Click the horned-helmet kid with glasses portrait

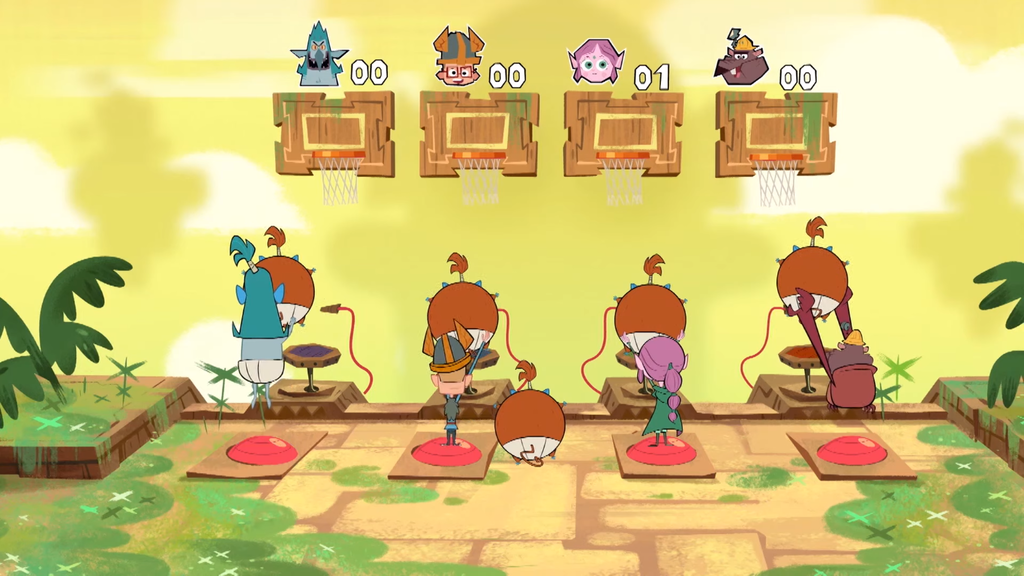(458, 58)
